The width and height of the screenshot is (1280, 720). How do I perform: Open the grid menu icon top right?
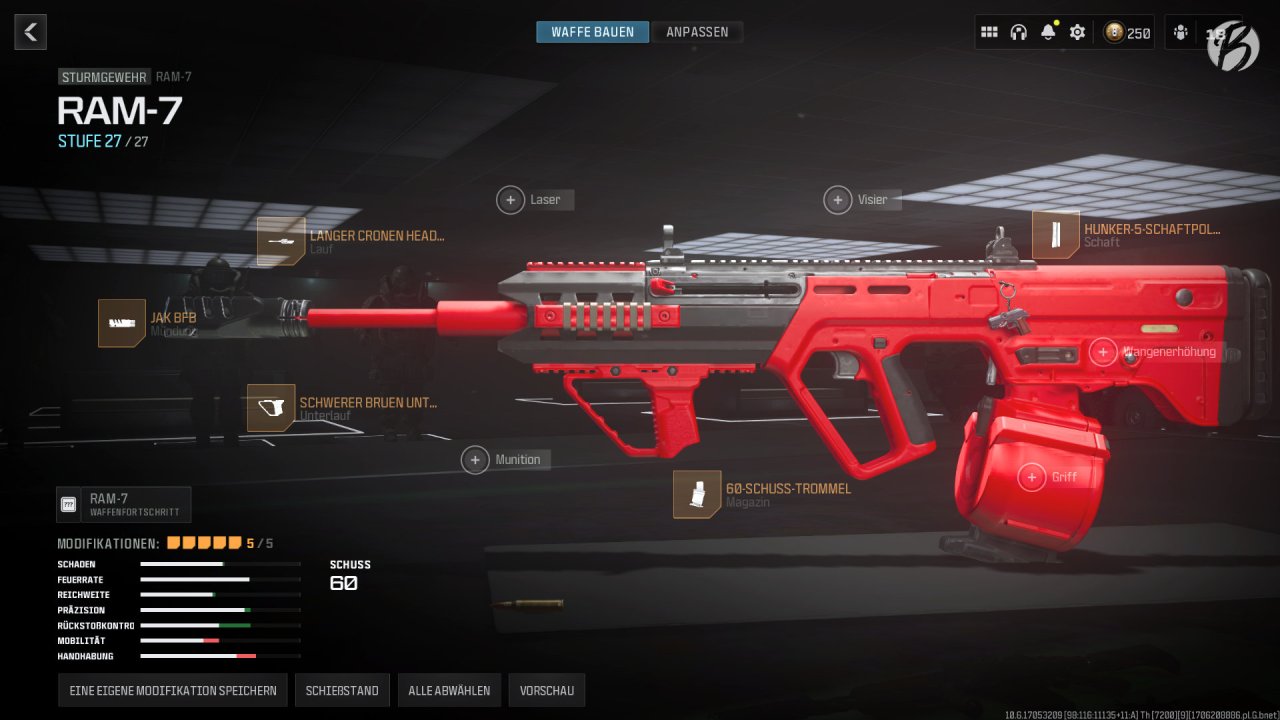tap(989, 31)
